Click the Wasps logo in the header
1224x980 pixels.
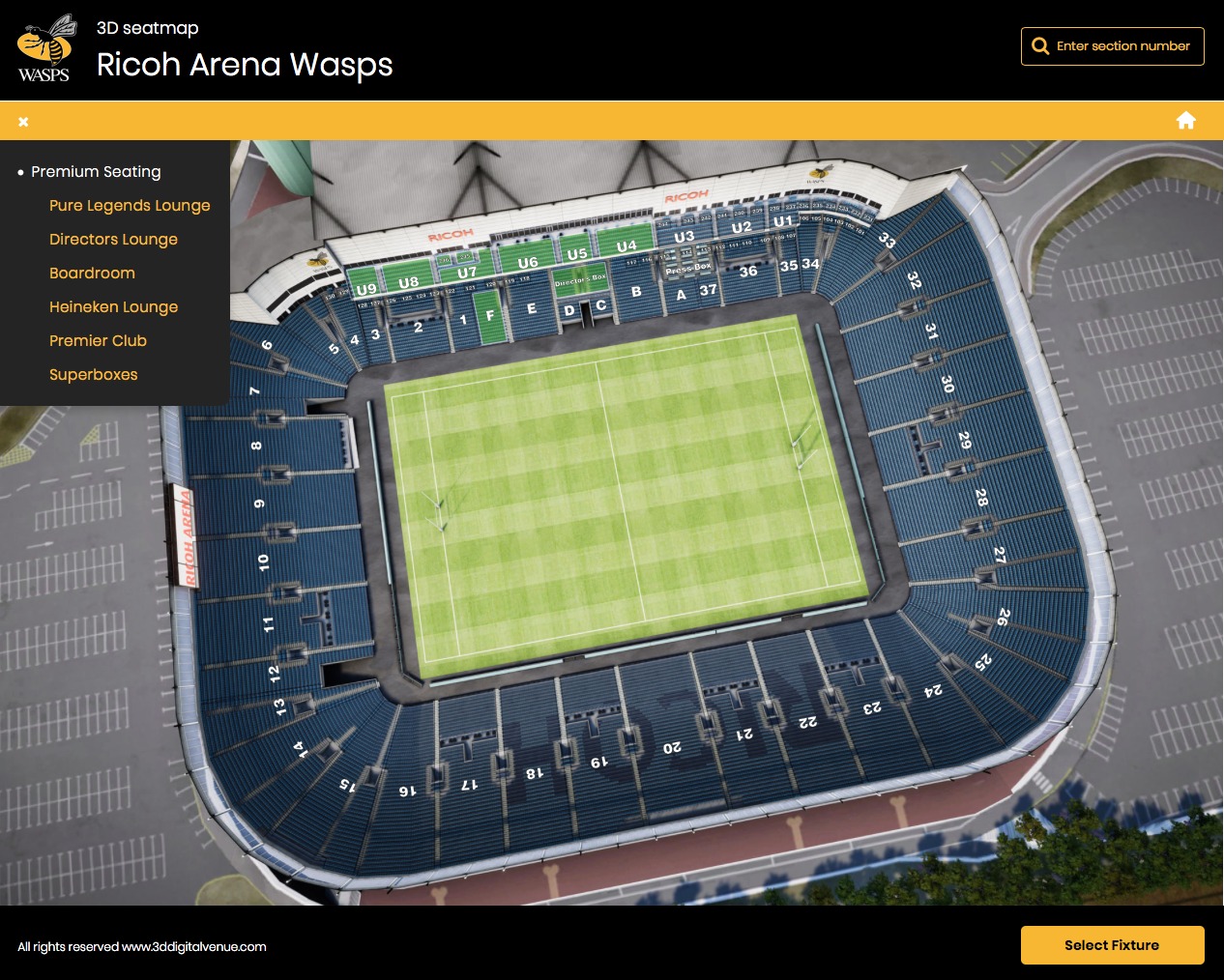(45, 48)
